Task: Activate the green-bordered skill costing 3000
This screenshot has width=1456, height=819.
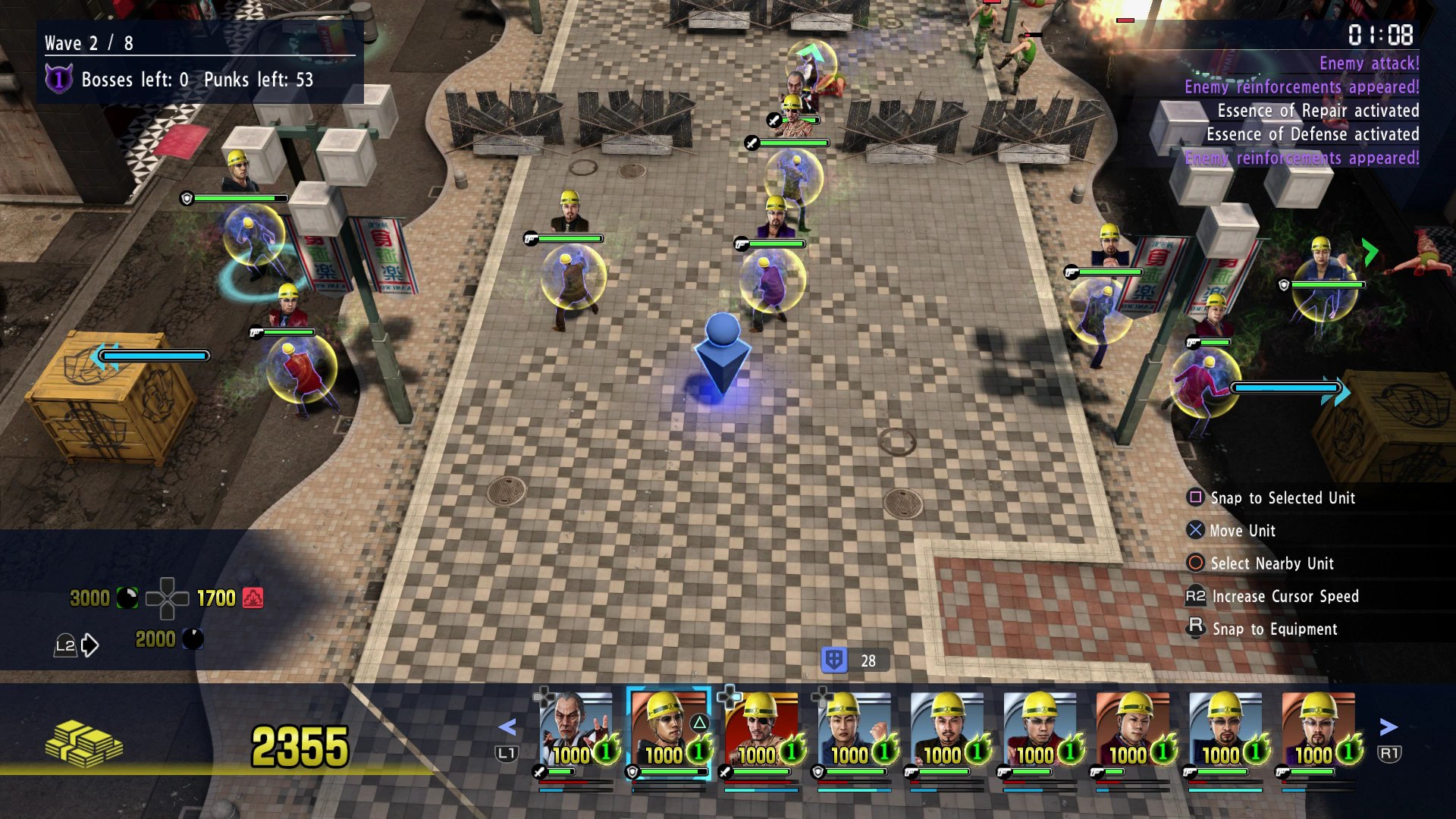Action: (x=127, y=598)
